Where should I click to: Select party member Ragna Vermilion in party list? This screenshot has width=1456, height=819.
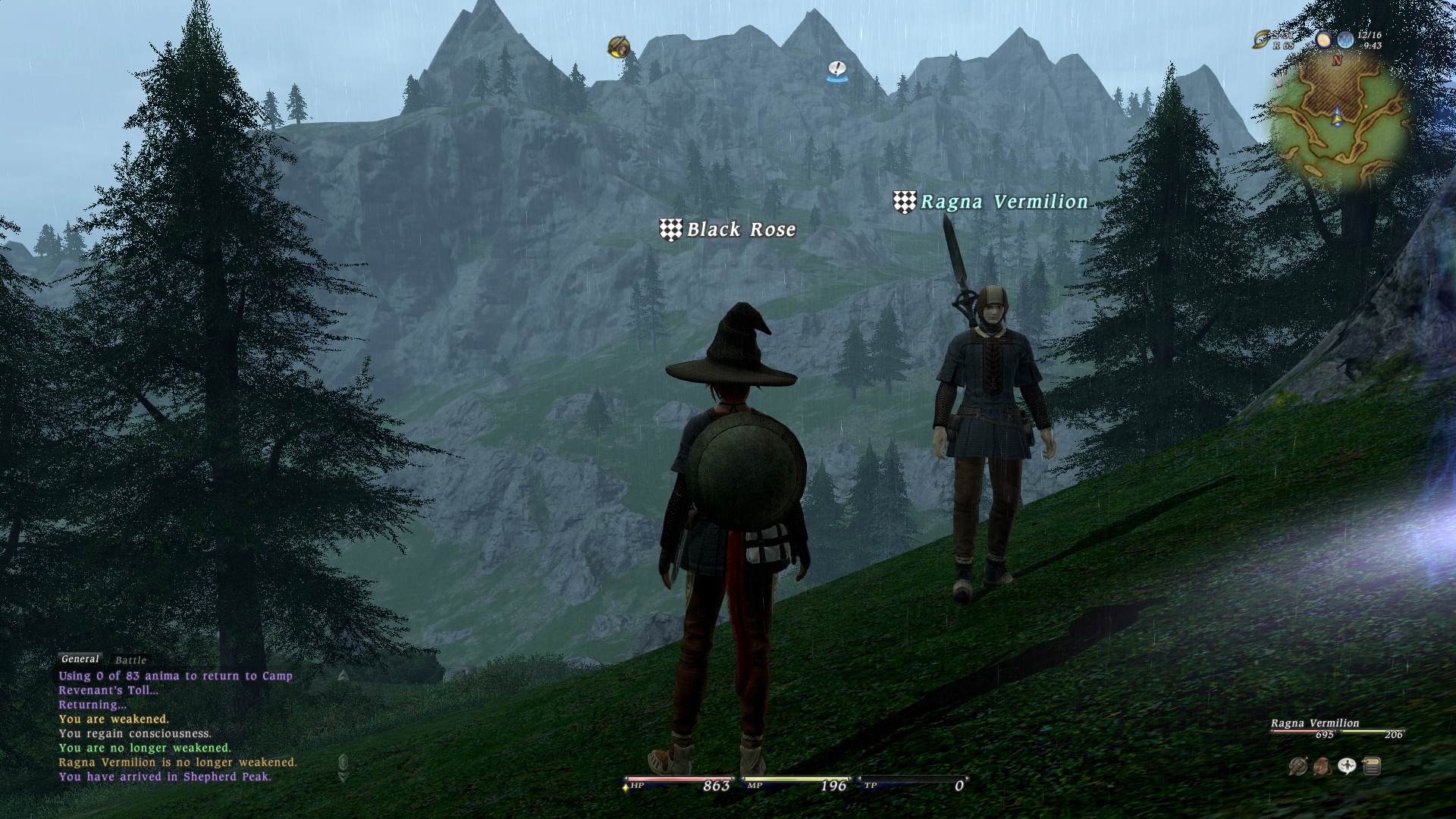(x=1315, y=723)
